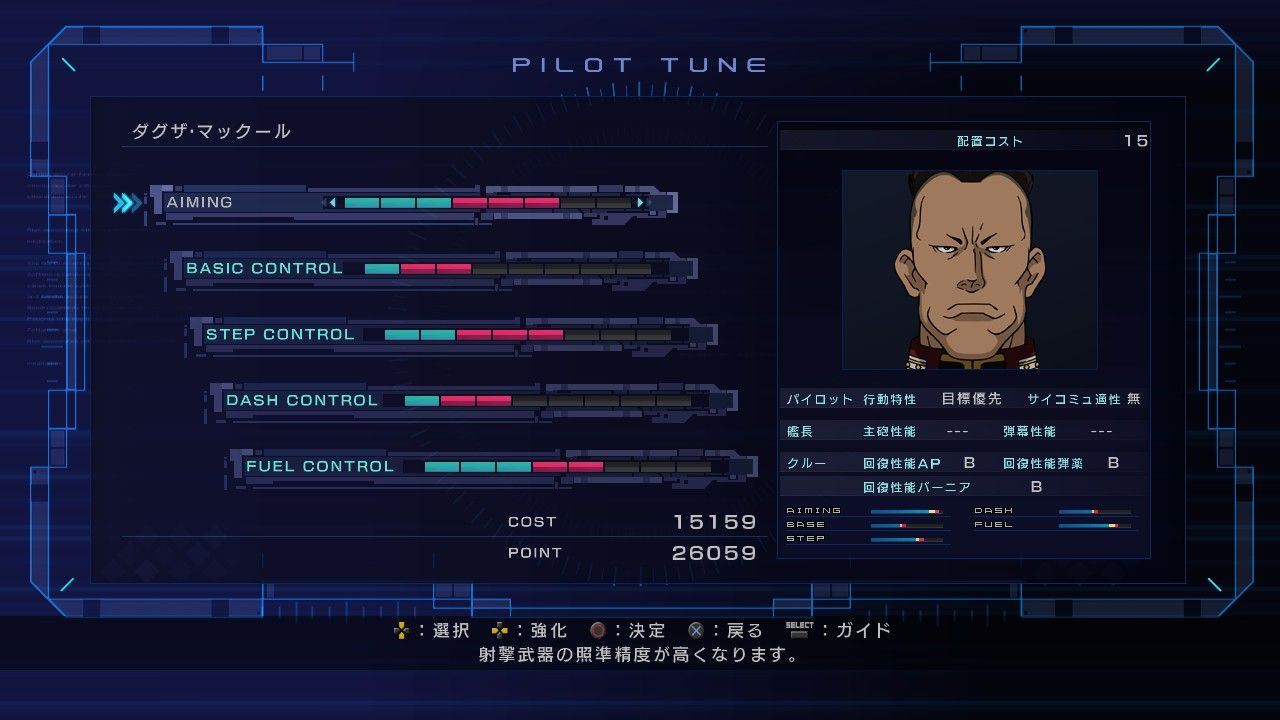Click the right arrow on the AIMING bar
Screen dimensions: 1280x720
tap(639, 201)
